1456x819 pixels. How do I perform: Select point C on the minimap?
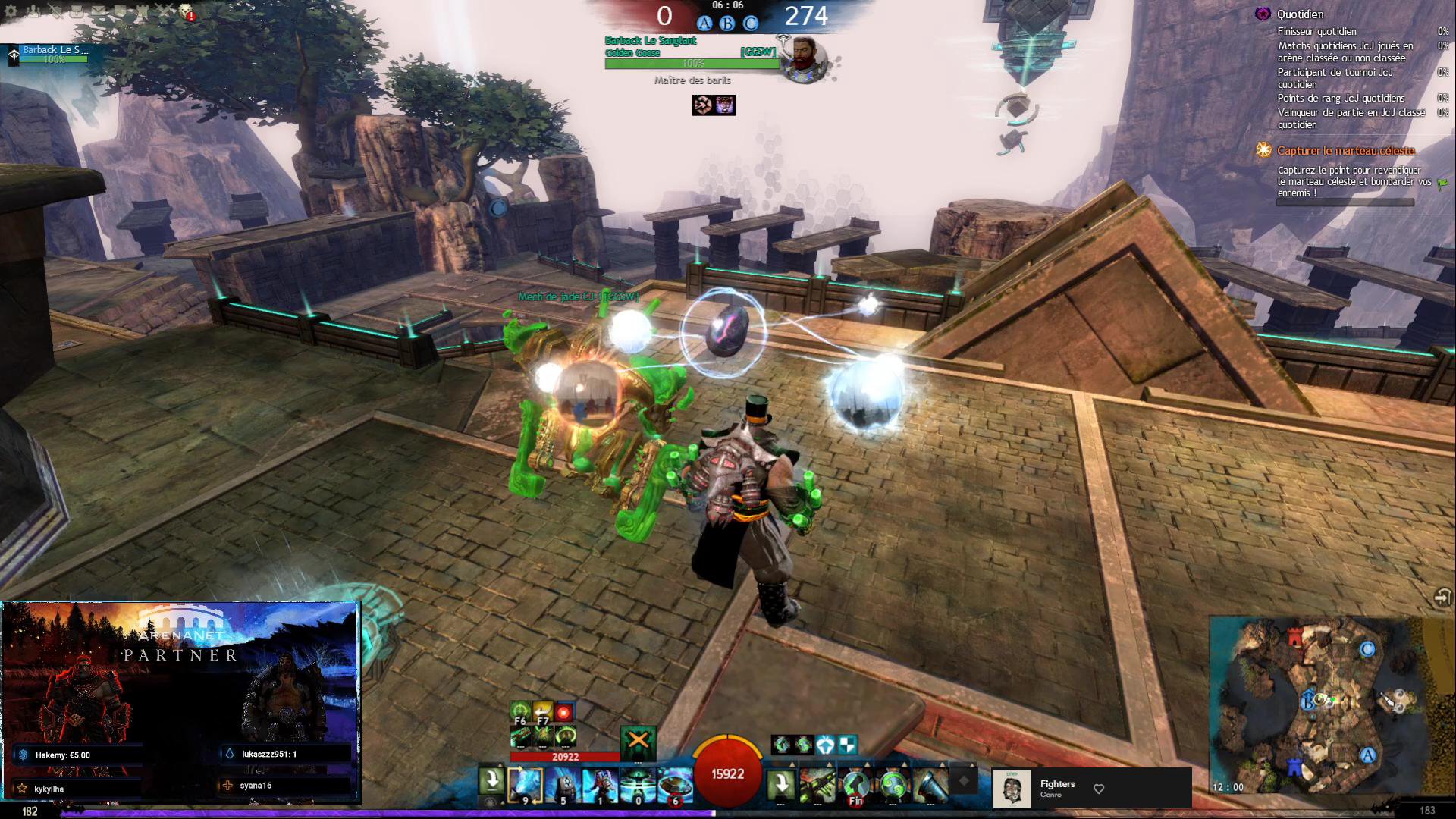[x=1367, y=649]
